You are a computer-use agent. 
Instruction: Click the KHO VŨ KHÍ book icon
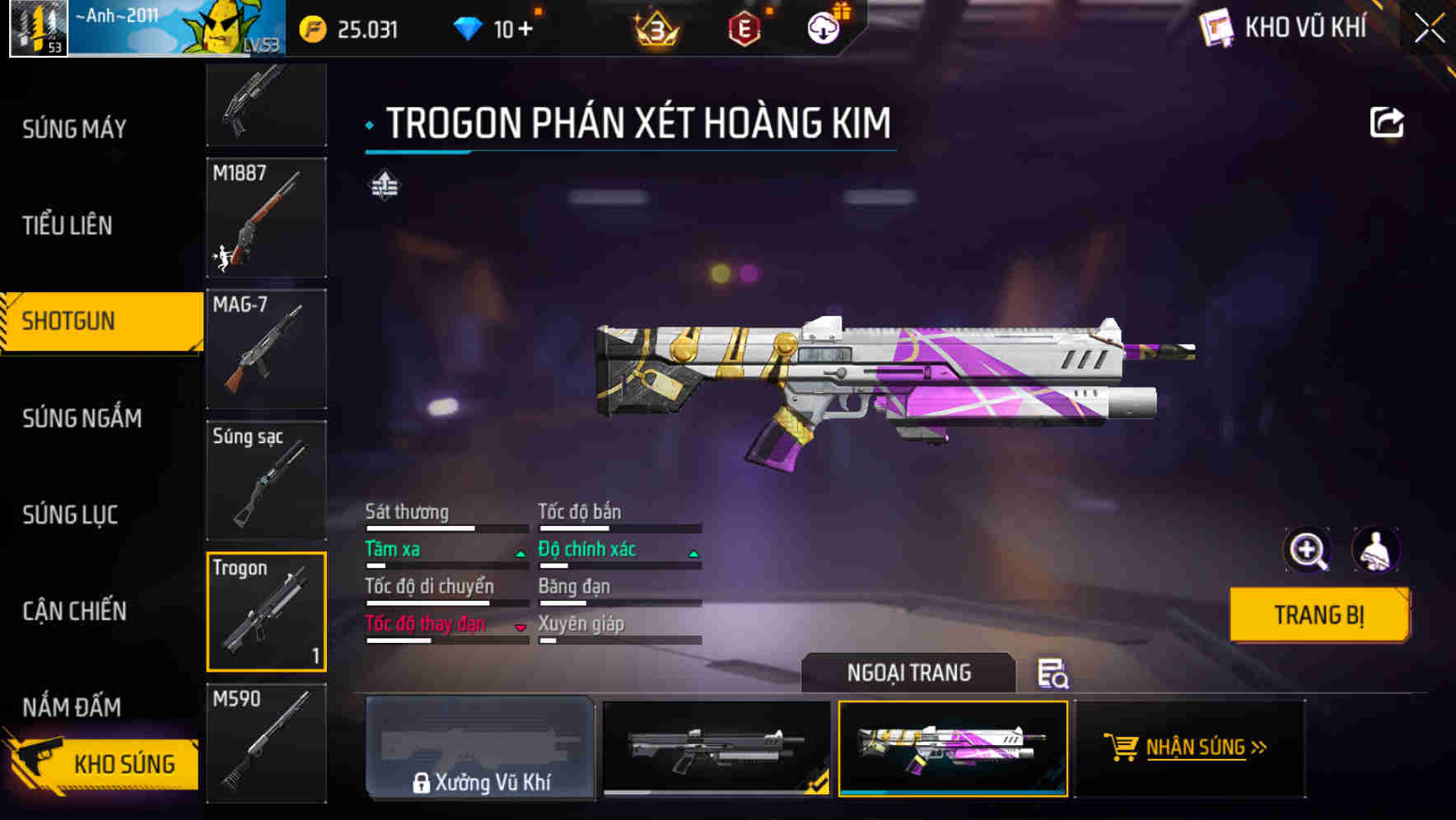[1217, 27]
